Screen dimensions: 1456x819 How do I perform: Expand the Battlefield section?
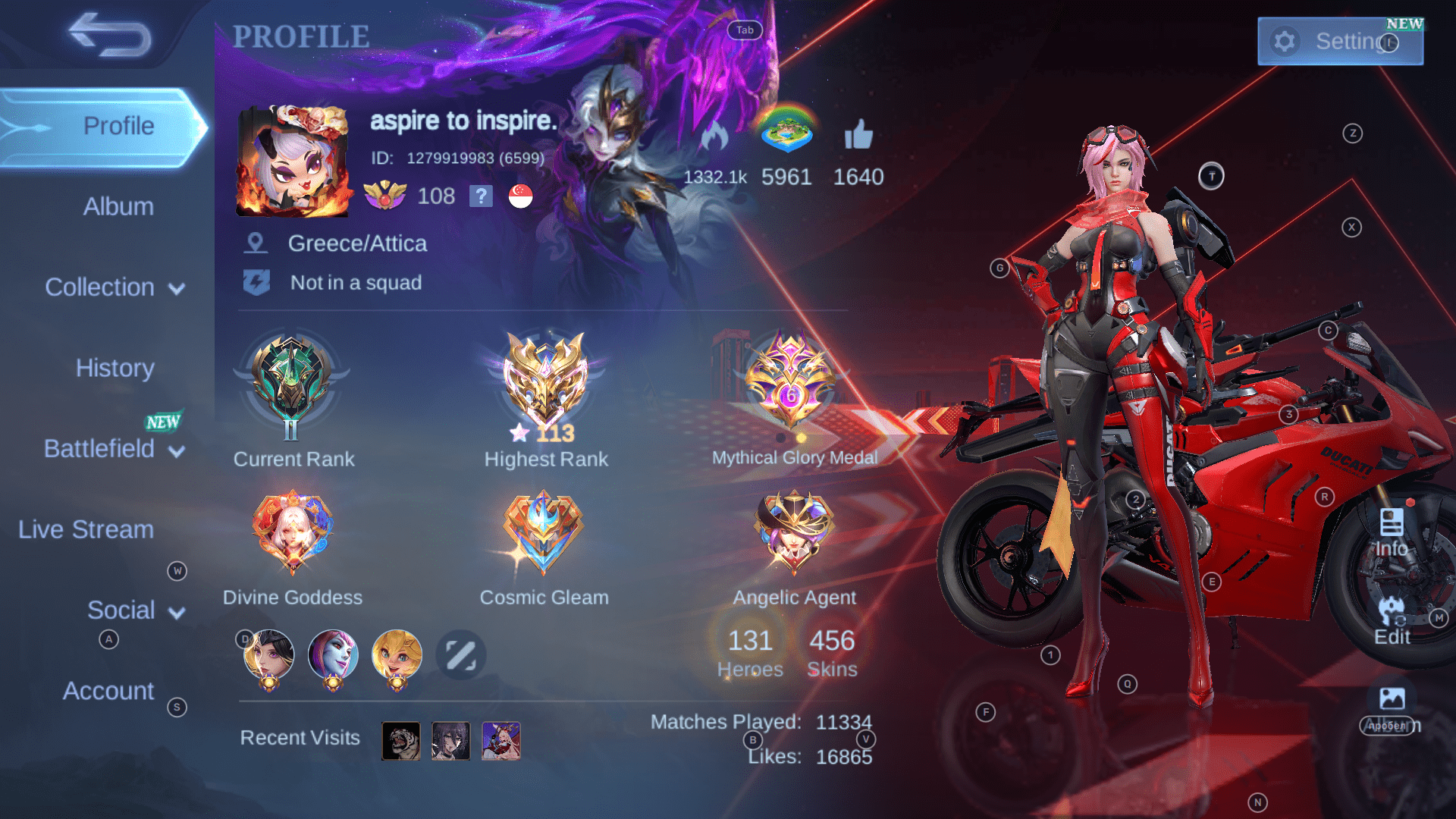click(100, 448)
